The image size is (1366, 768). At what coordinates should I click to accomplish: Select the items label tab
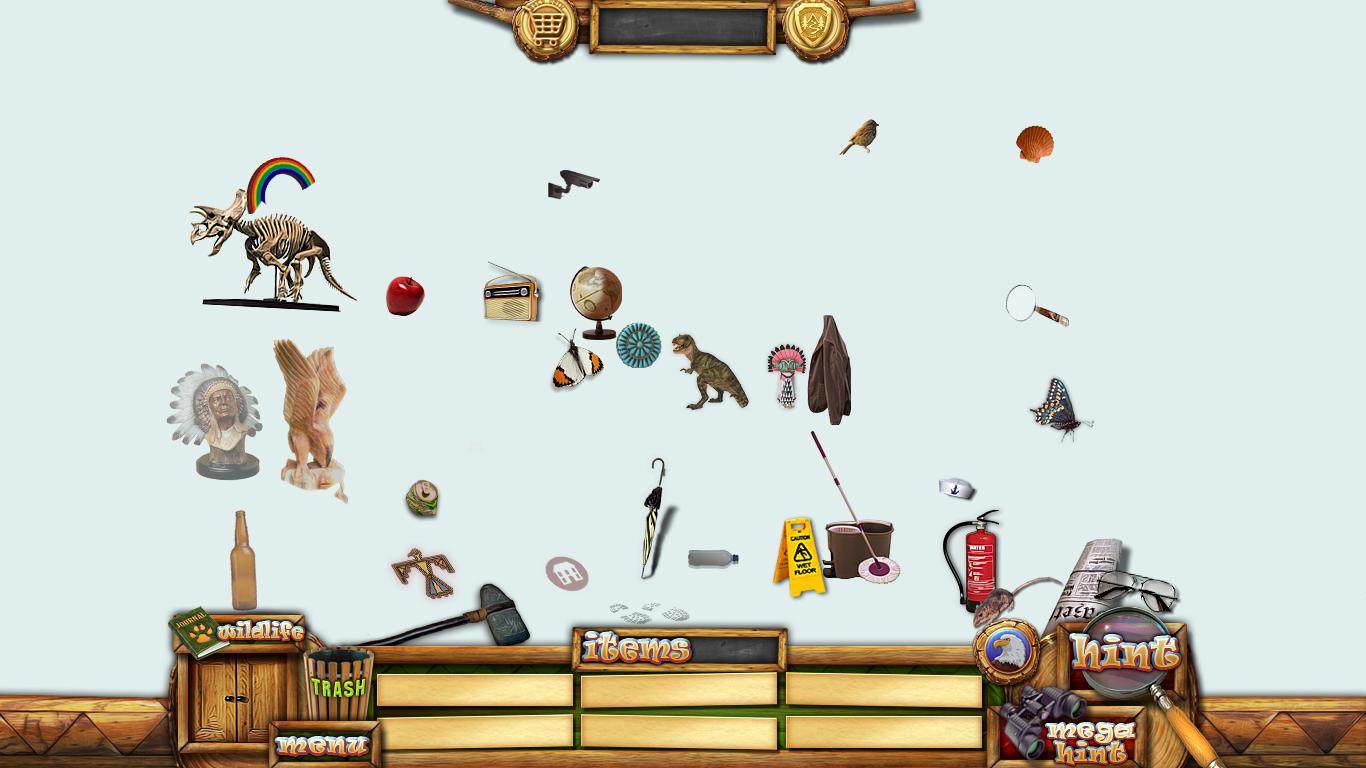(637, 649)
